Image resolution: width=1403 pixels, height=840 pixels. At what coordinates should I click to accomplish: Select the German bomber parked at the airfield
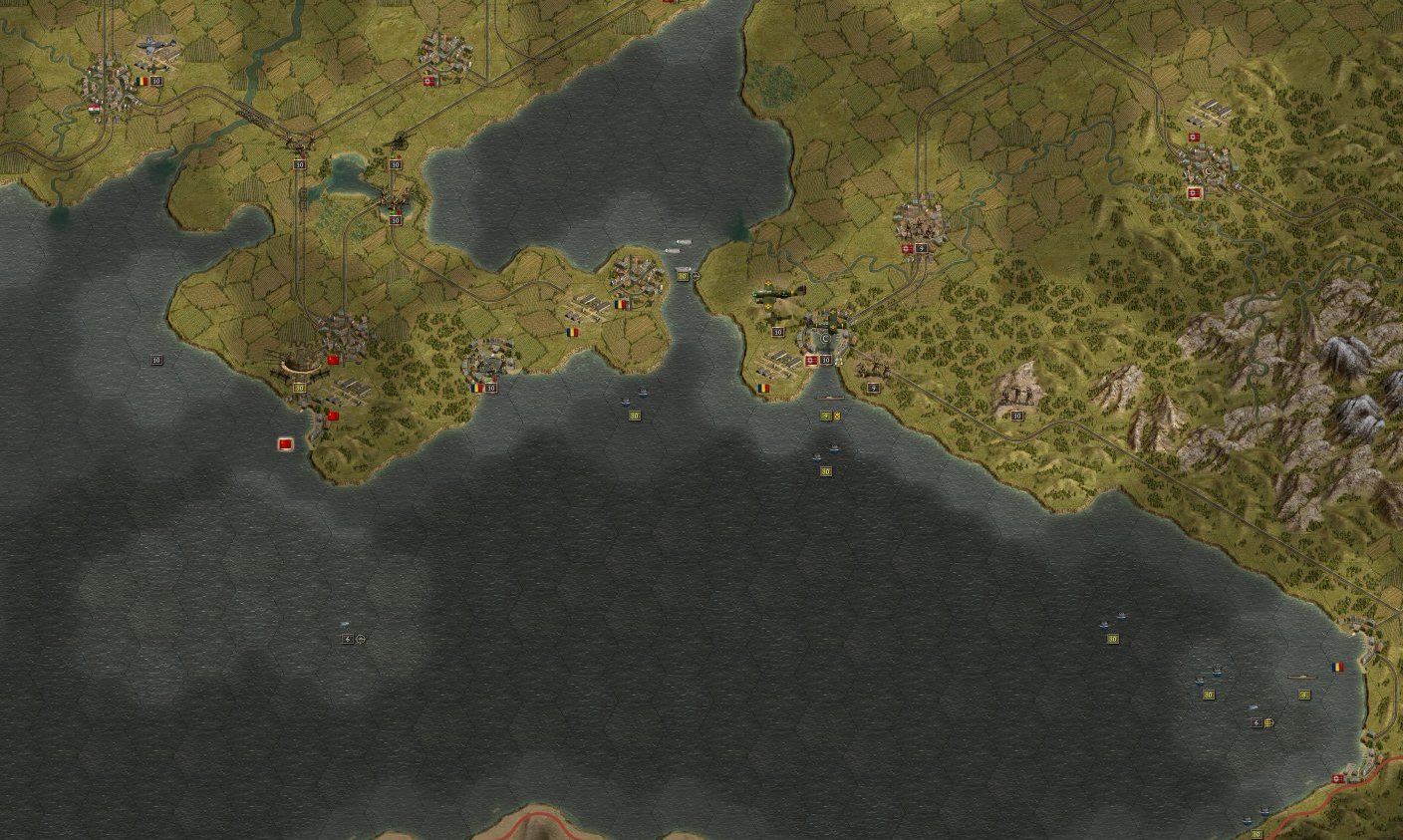777,293
